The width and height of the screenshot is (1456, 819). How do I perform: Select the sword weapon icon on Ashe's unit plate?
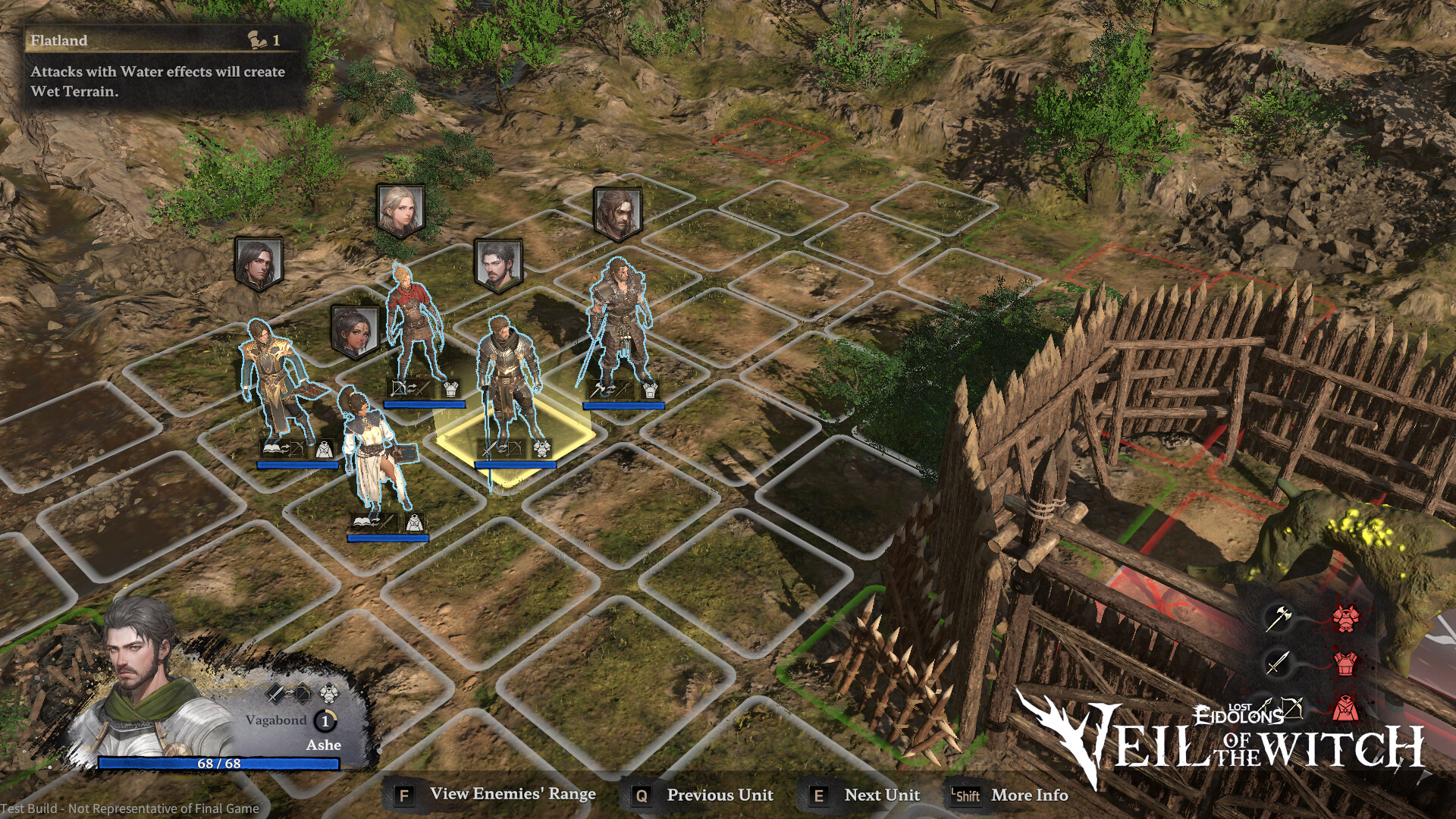tap(275, 692)
